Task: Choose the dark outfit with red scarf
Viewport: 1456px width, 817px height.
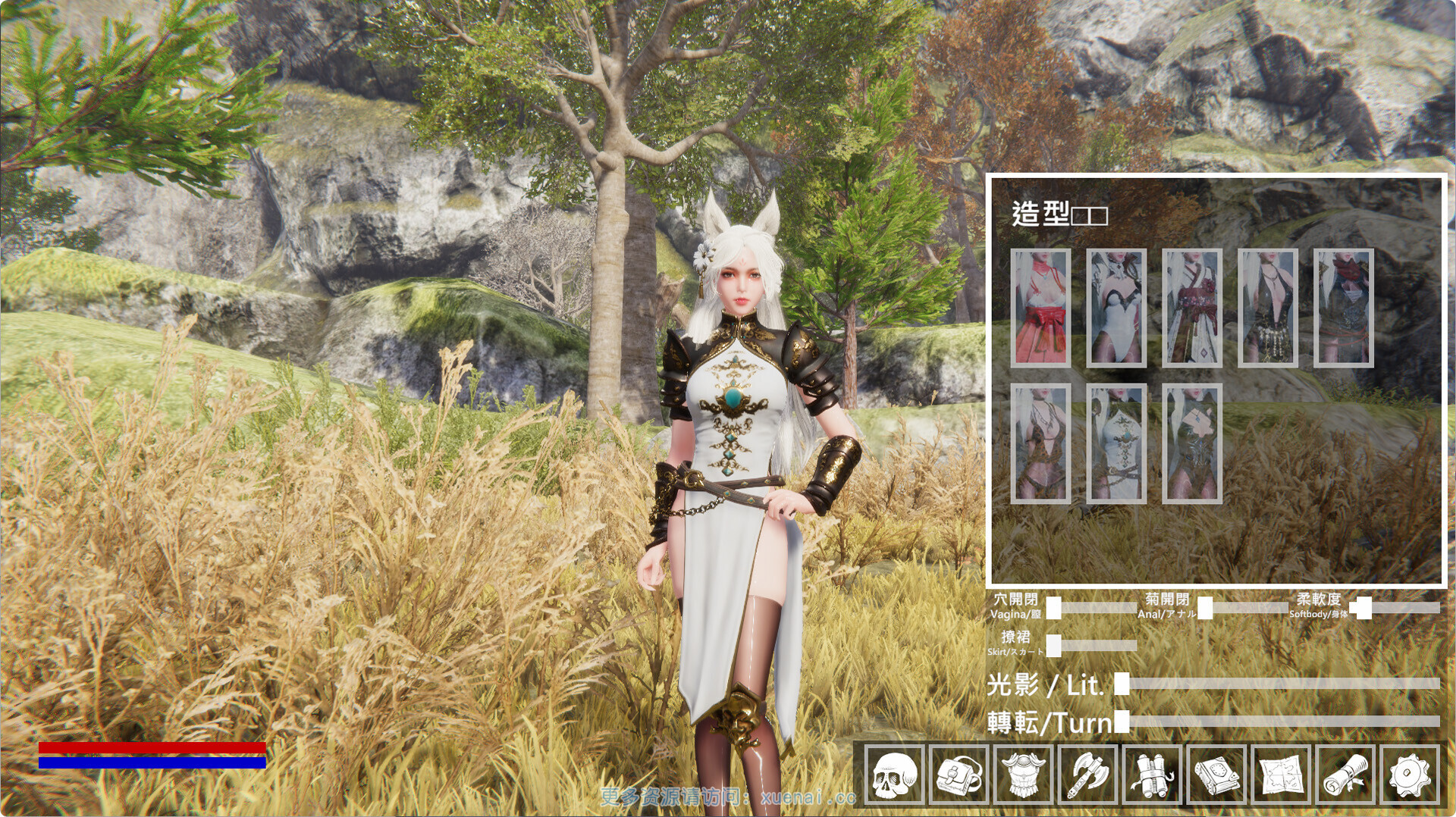Action: tap(1344, 308)
